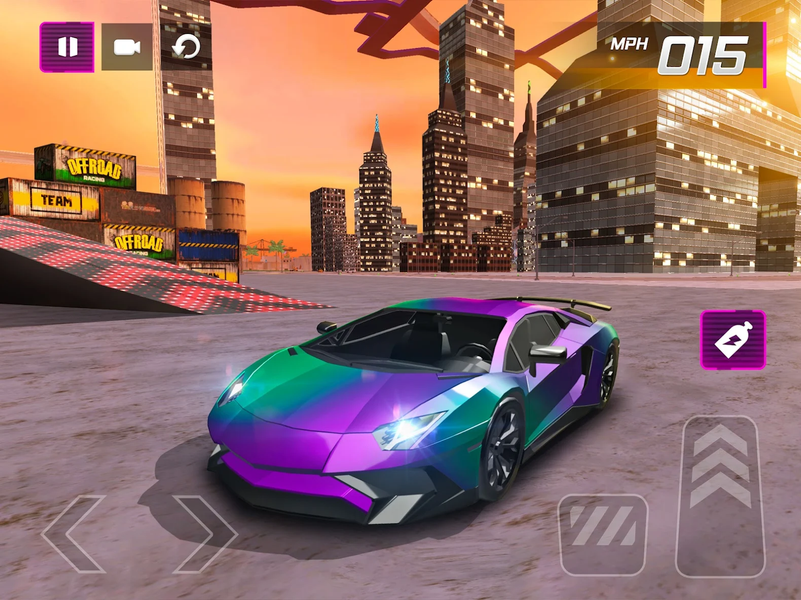This screenshot has width=801, height=600.
Task: Switch the camera view
Action: point(127,47)
